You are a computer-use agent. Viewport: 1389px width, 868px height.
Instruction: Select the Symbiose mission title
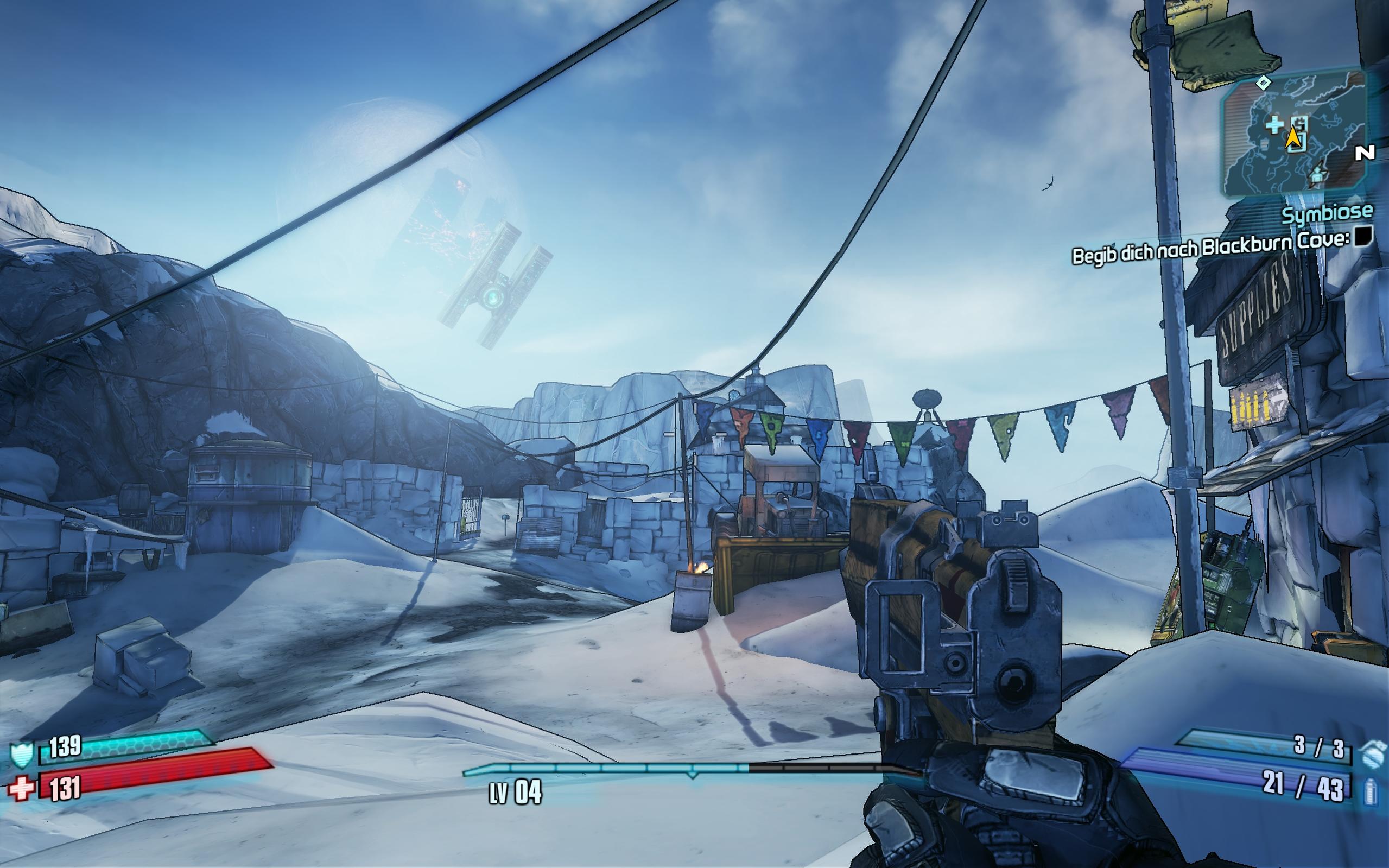[1327, 213]
